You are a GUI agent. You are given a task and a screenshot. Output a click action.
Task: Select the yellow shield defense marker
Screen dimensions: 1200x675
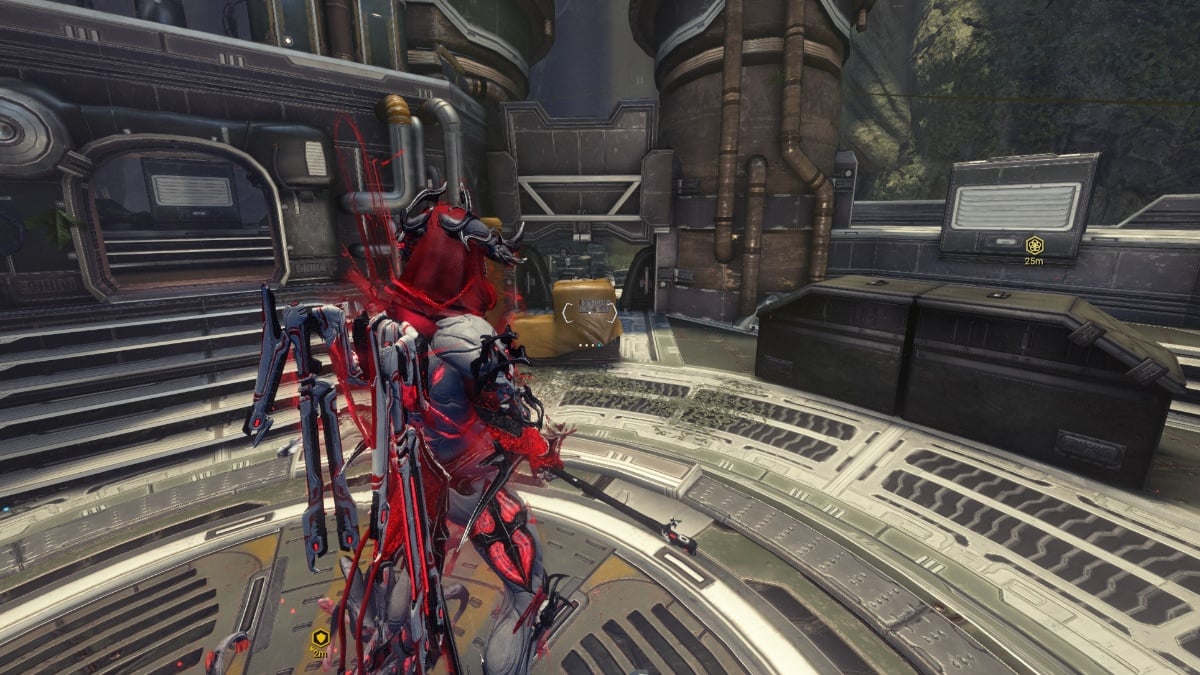coord(320,637)
